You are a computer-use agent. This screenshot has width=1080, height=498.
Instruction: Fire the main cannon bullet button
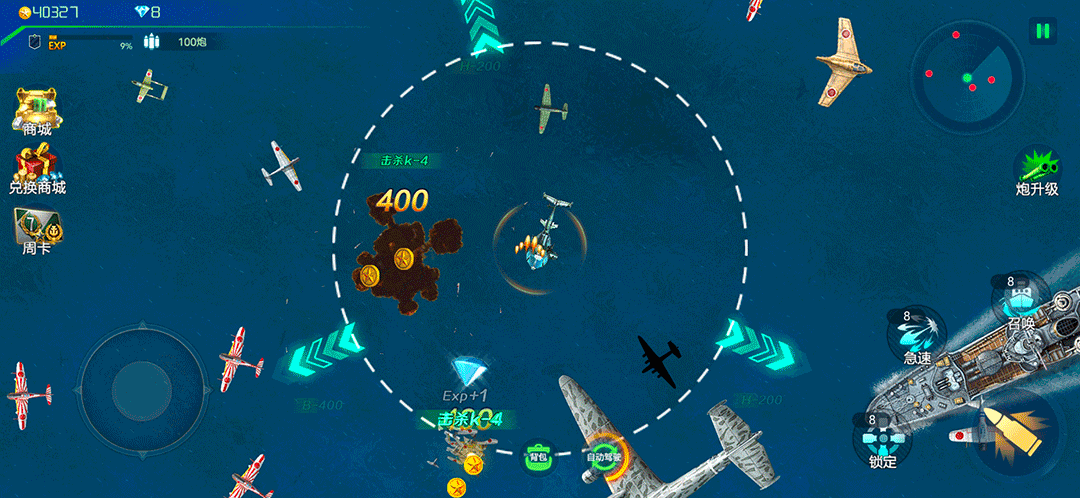coord(1011,432)
